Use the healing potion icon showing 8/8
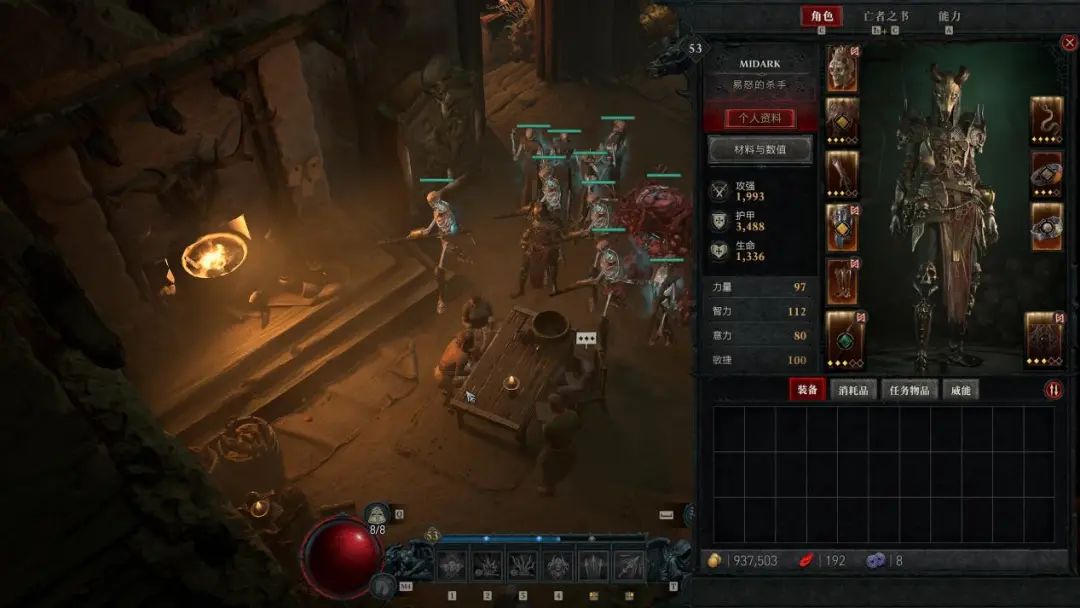1080x608 pixels. pyautogui.click(x=377, y=514)
